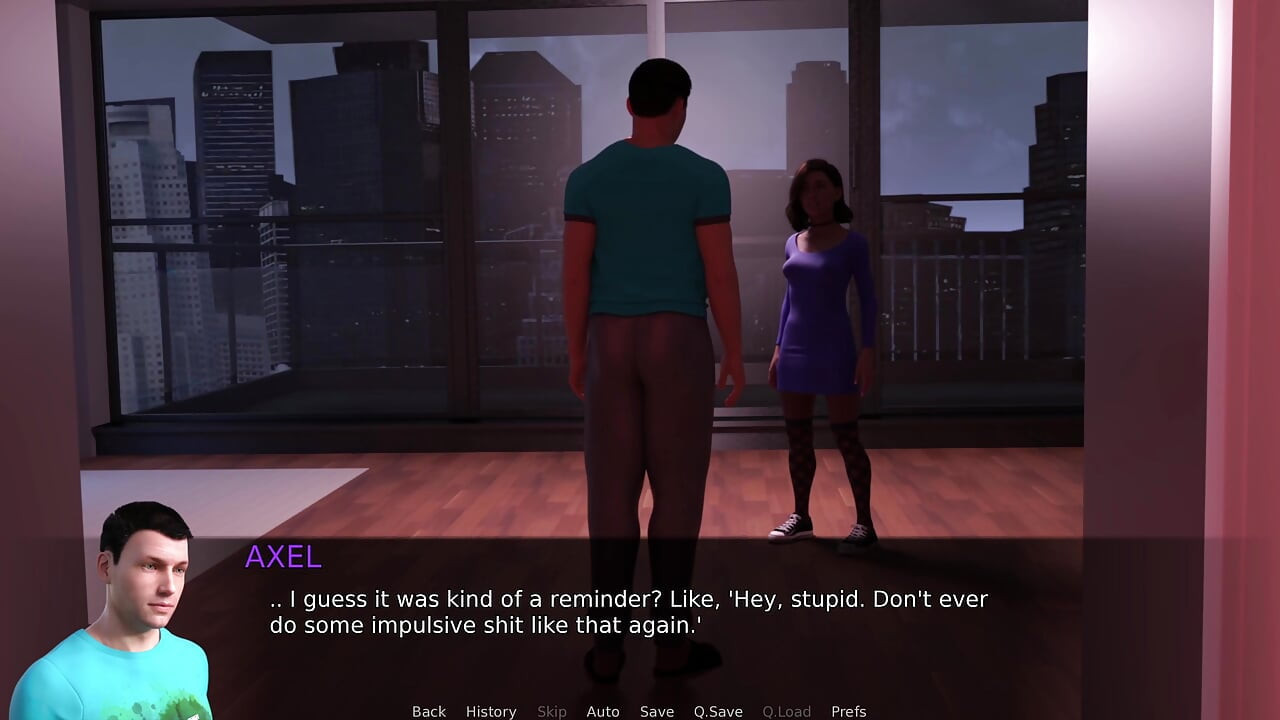Open the Save menu
This screenshot has height=720, width=1280.
[657, 711]
